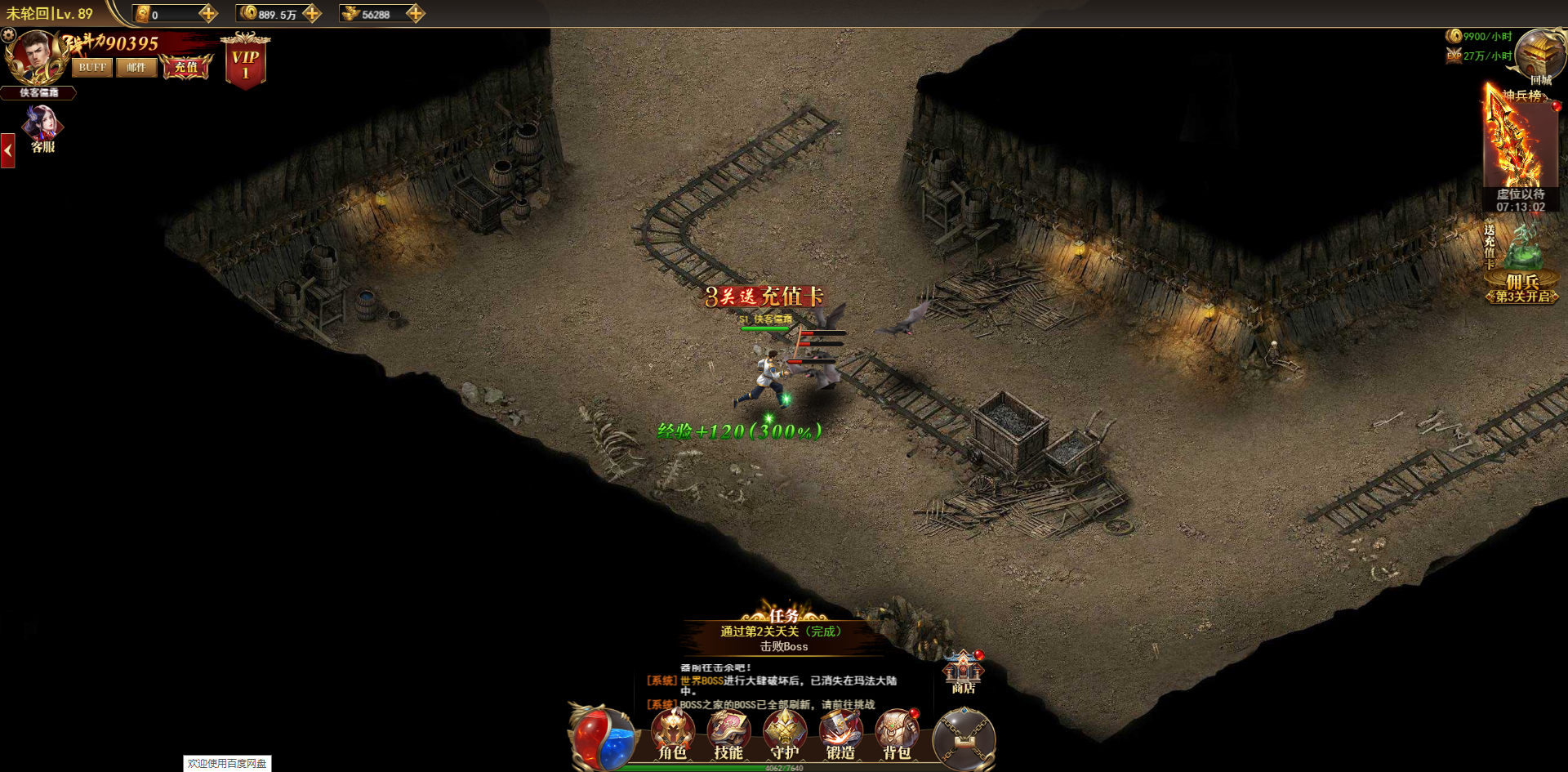Open the 技能 skills menu
The height and width of the screenshot is (772, 1568).
point(728,735)
